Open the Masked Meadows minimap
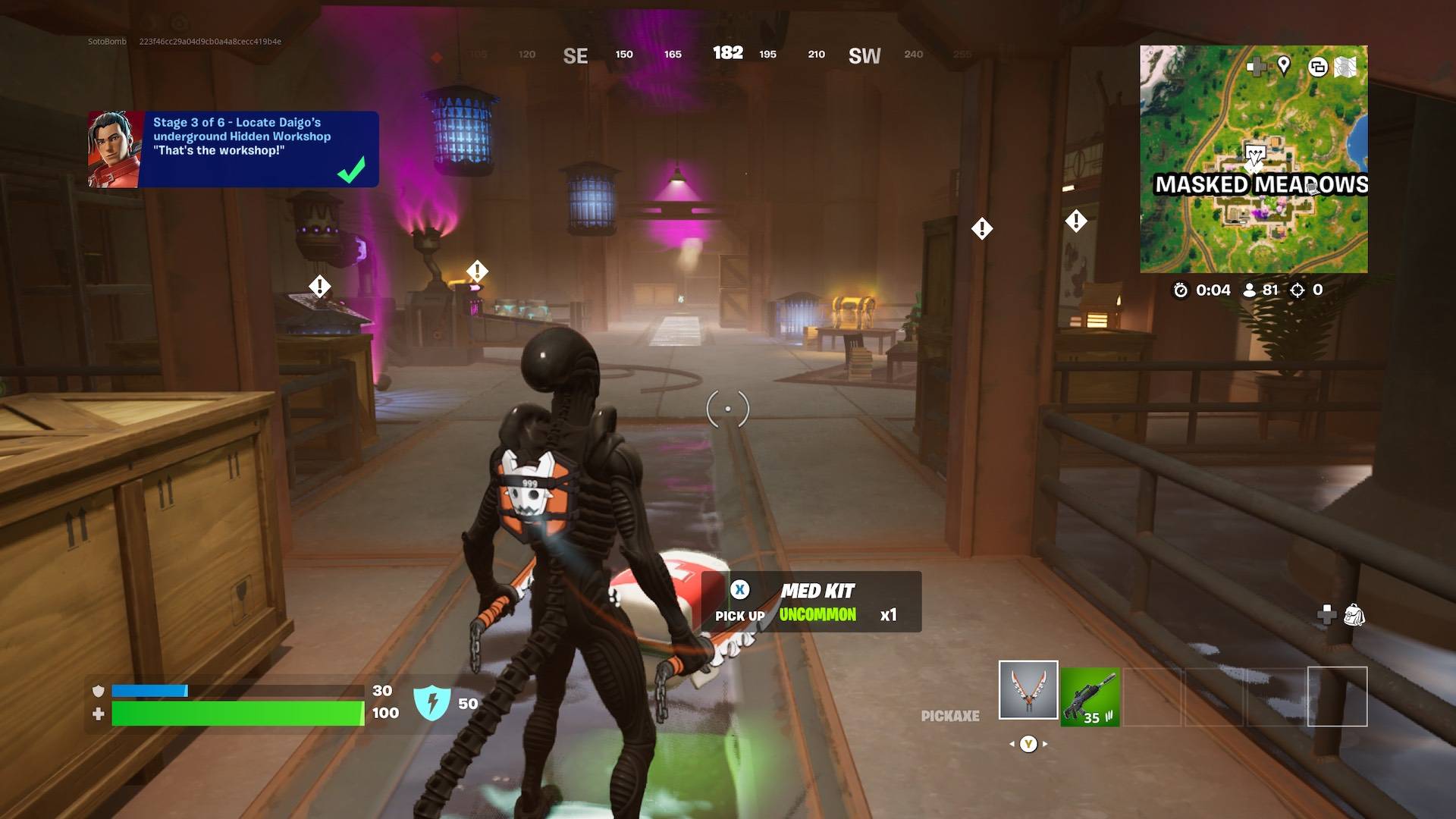The height and width of the screenshot is (819, 1456). coord(1254,159)
